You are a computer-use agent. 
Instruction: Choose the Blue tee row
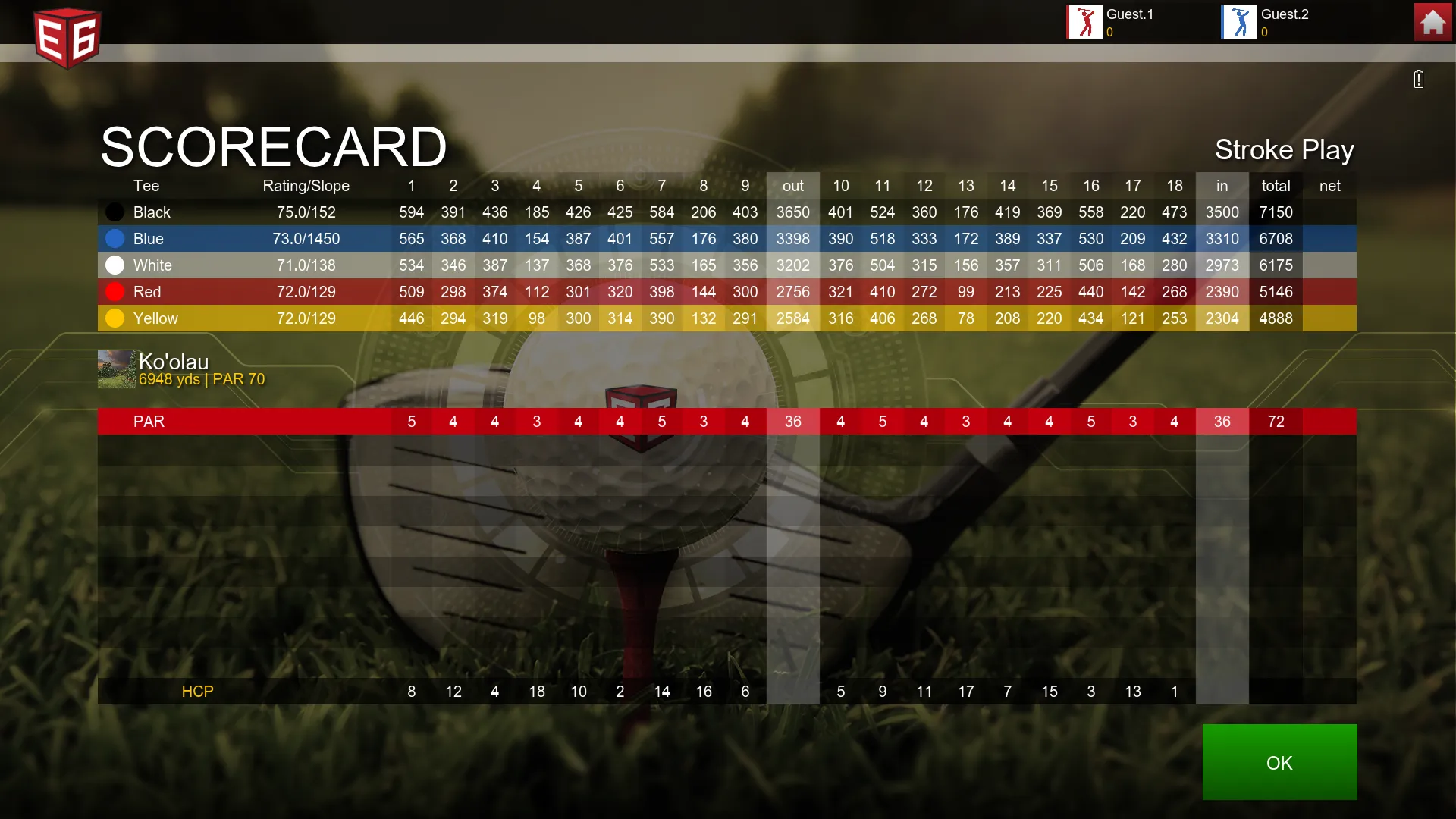149,239
